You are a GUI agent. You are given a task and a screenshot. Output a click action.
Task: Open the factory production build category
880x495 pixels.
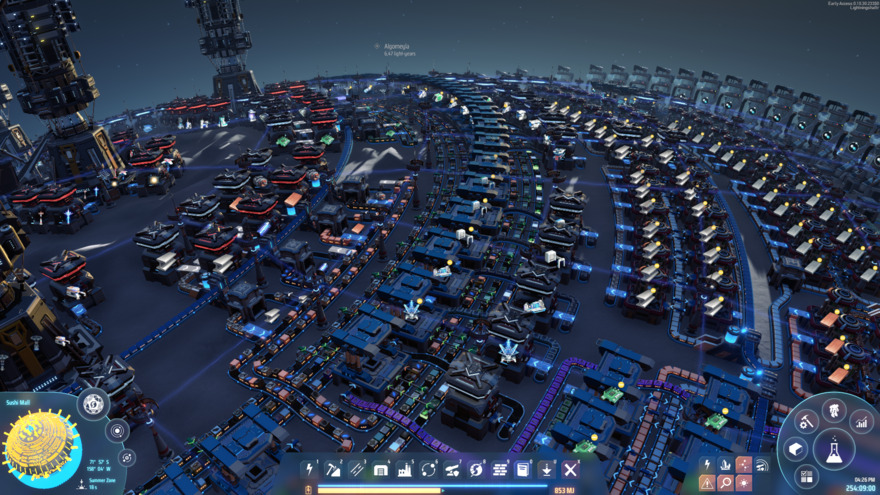point(405,469)
